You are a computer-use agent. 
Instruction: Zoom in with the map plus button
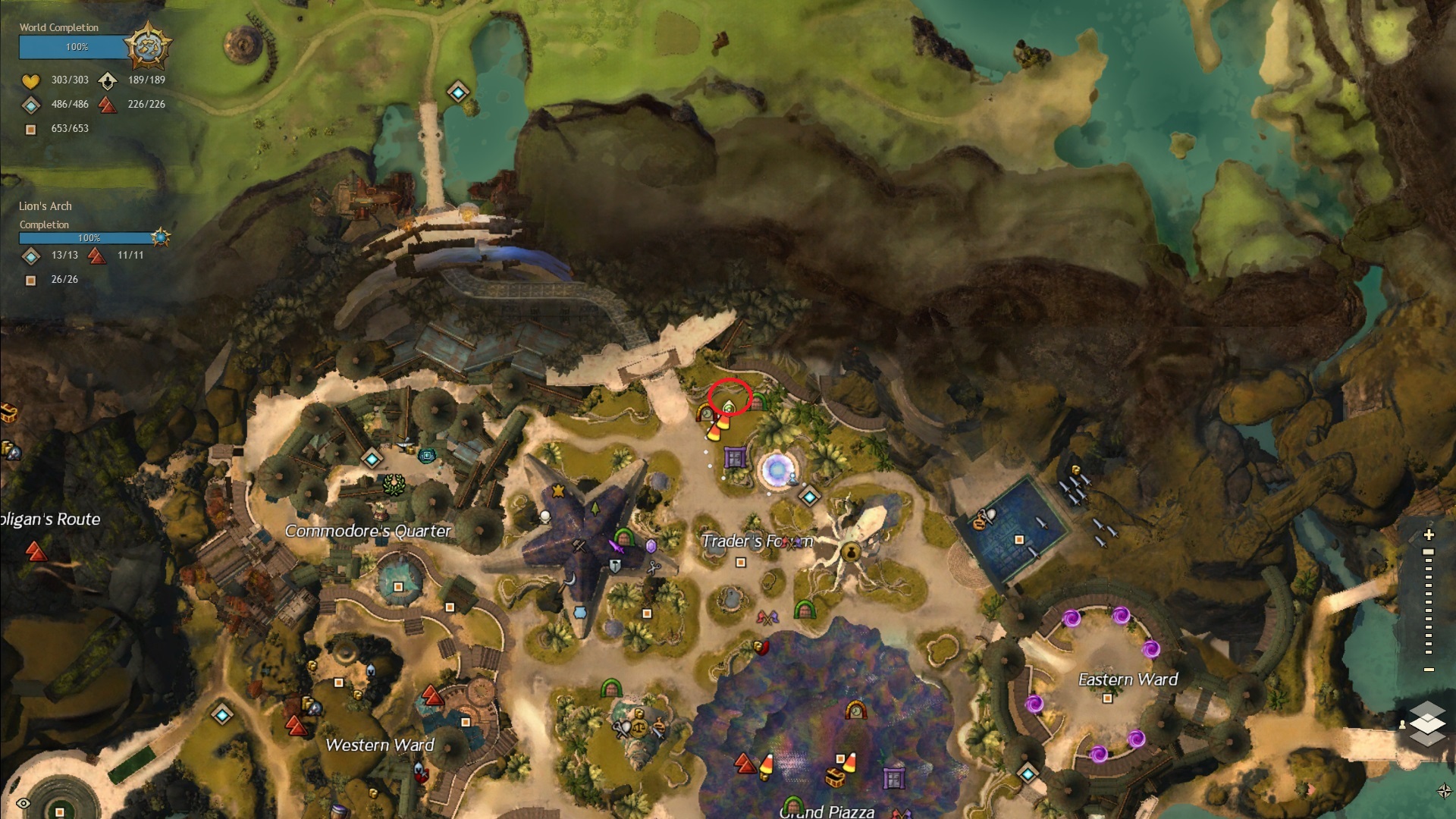click(x=1429, y=535)
